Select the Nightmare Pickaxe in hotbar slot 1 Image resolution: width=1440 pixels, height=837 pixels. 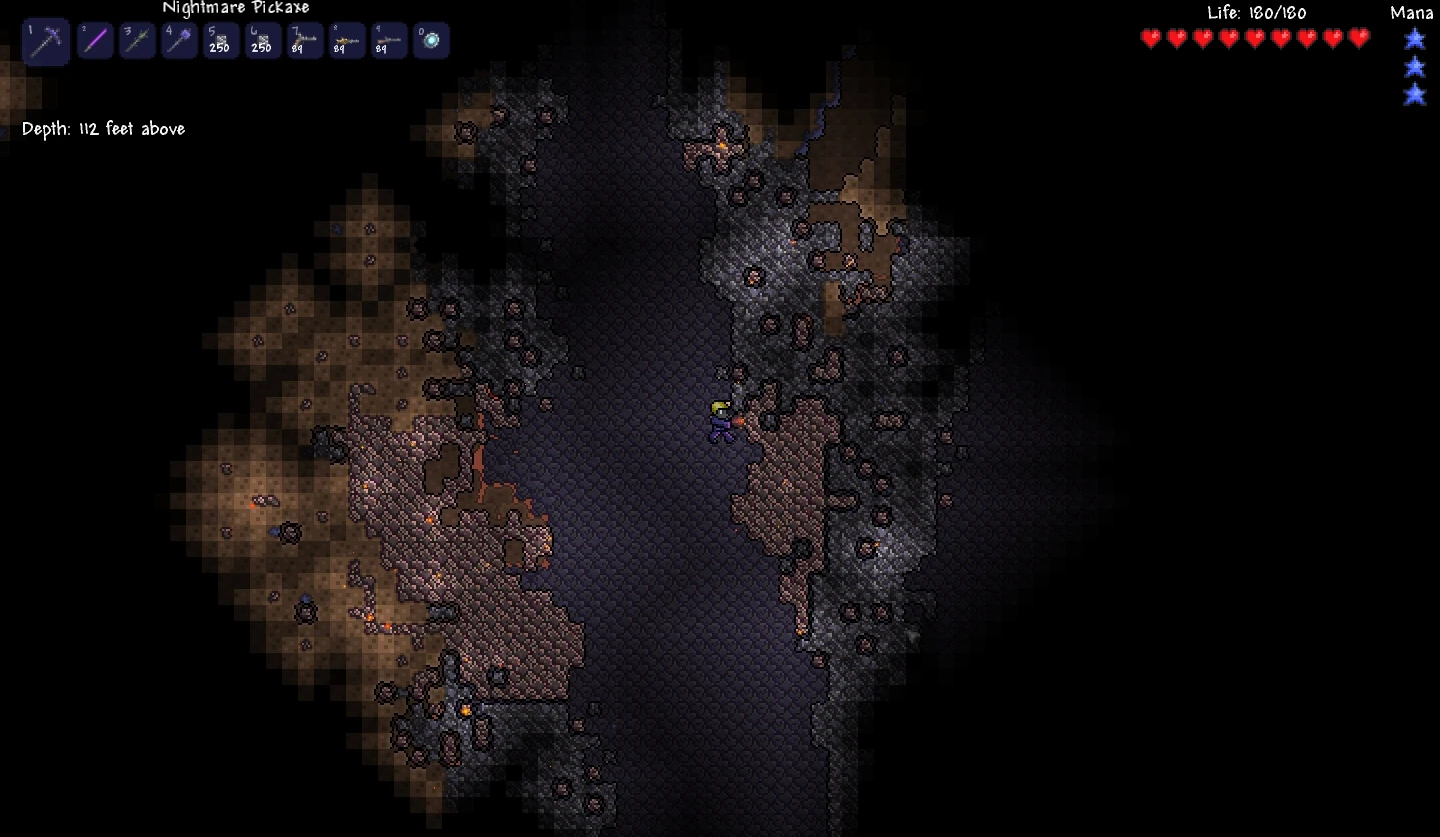(x=46, y=40)
